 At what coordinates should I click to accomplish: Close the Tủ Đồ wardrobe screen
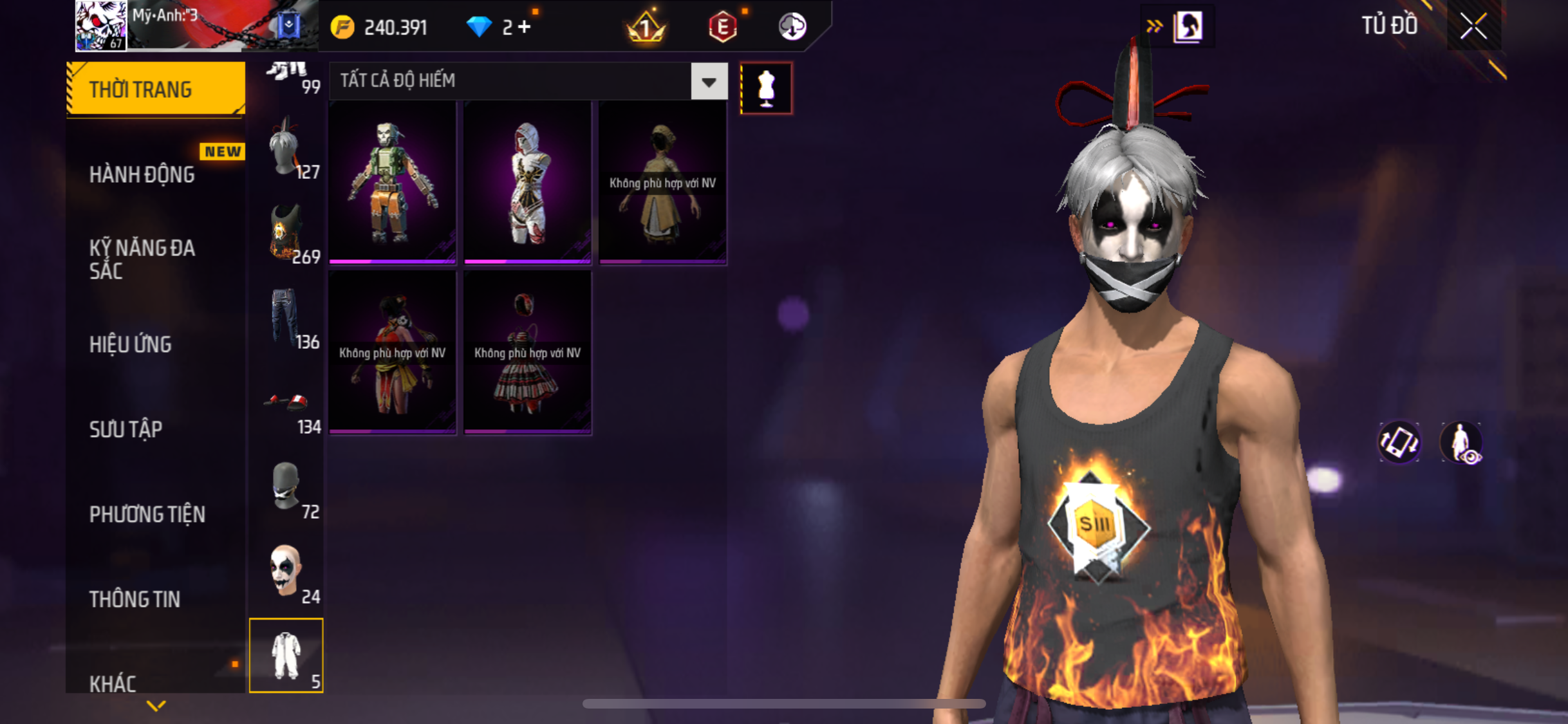click(1473, 26)
